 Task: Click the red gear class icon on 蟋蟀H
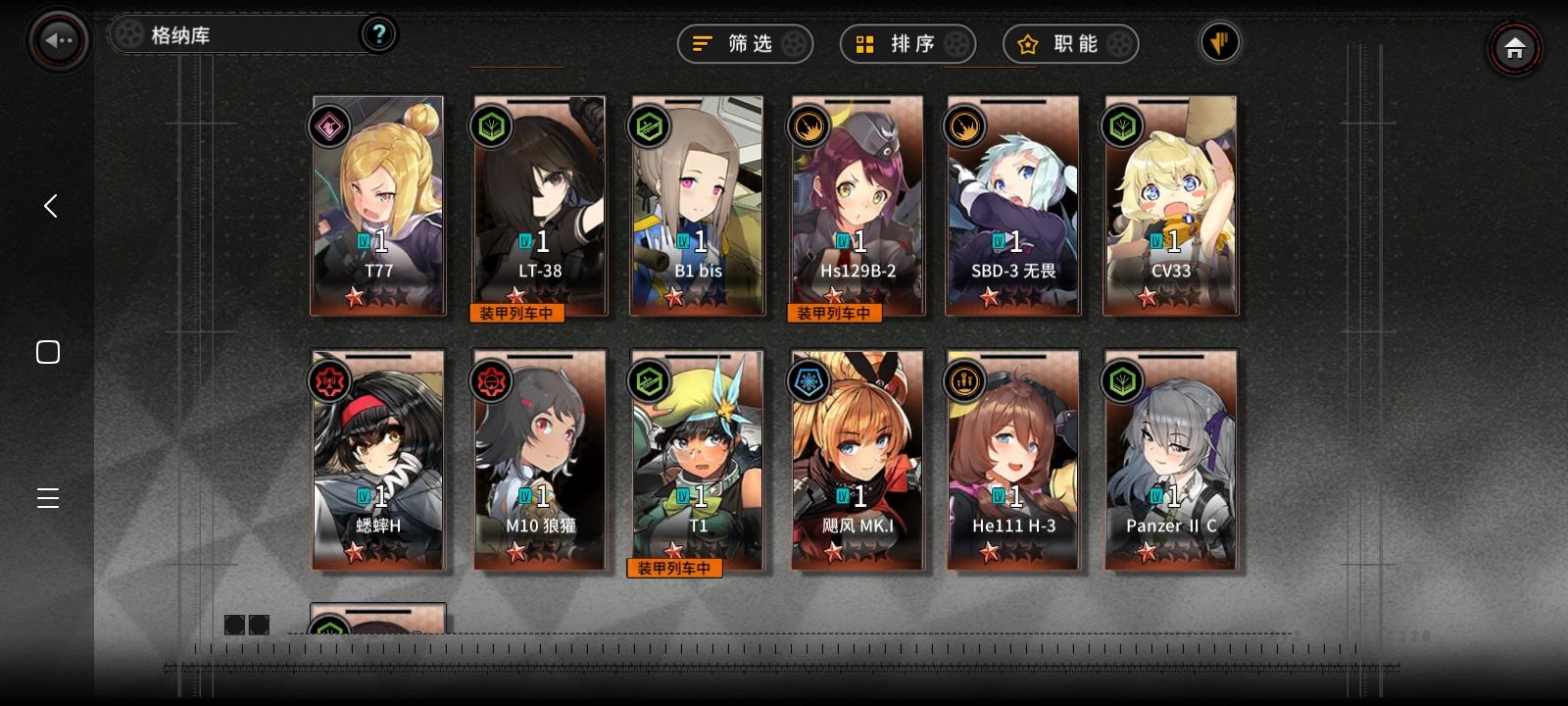tap(328, 381)
